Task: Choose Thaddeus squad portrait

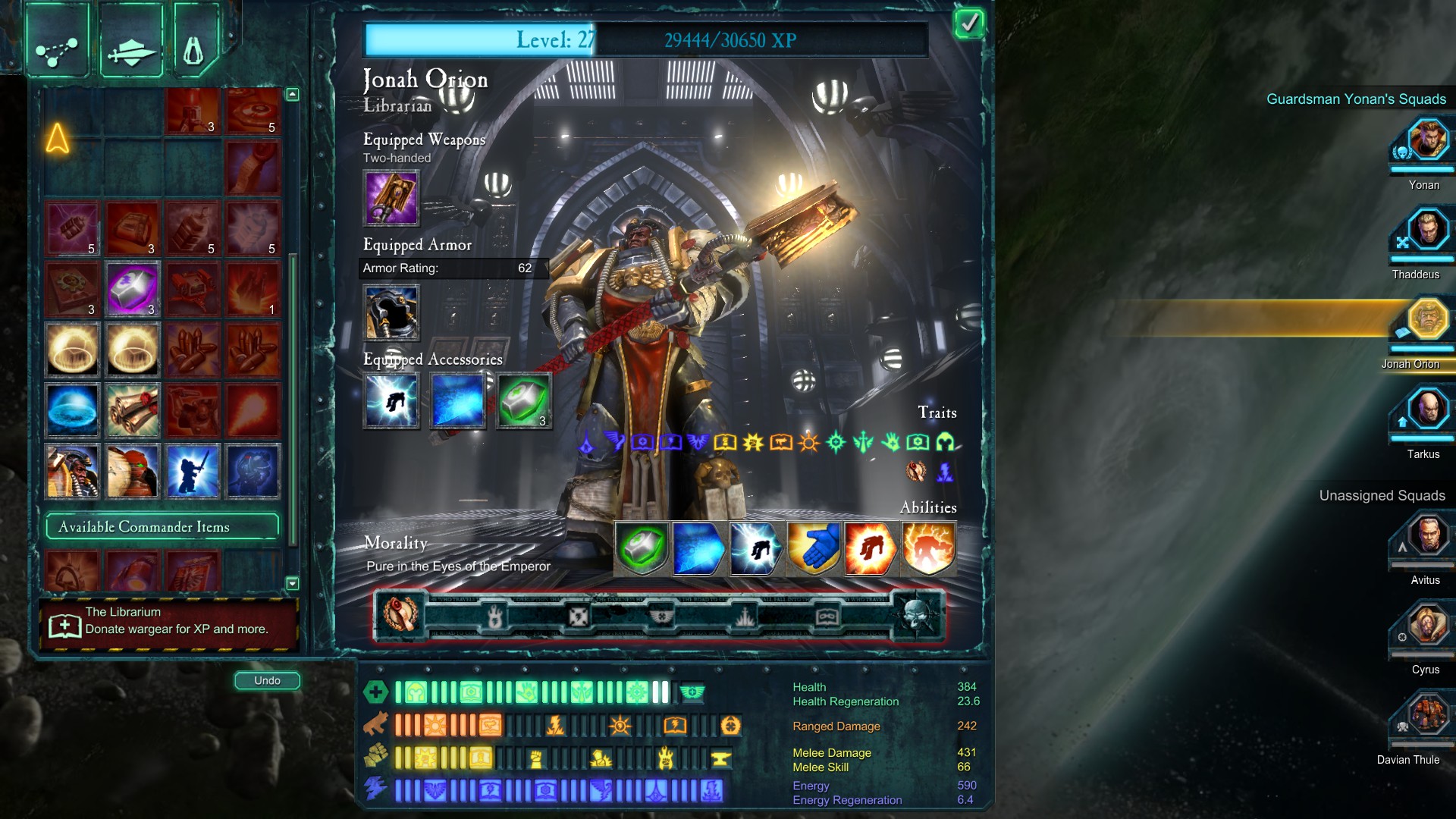Action: (x=1427, y=231)
